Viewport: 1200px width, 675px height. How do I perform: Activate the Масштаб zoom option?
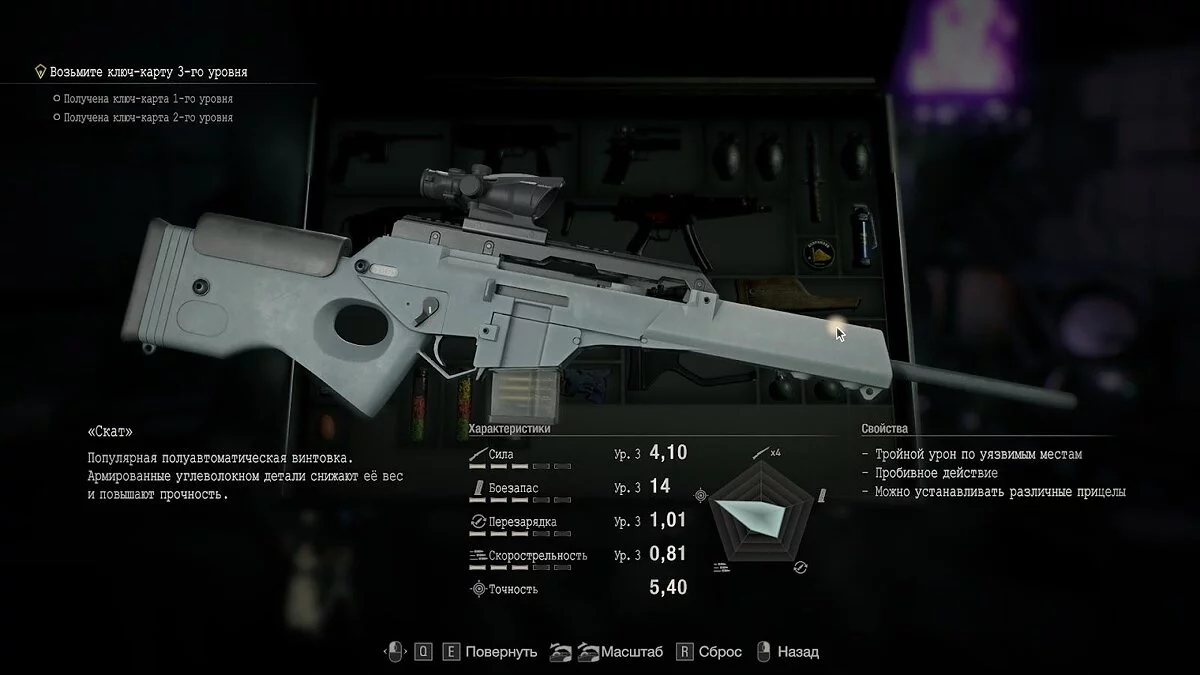[x=631, y=652]
